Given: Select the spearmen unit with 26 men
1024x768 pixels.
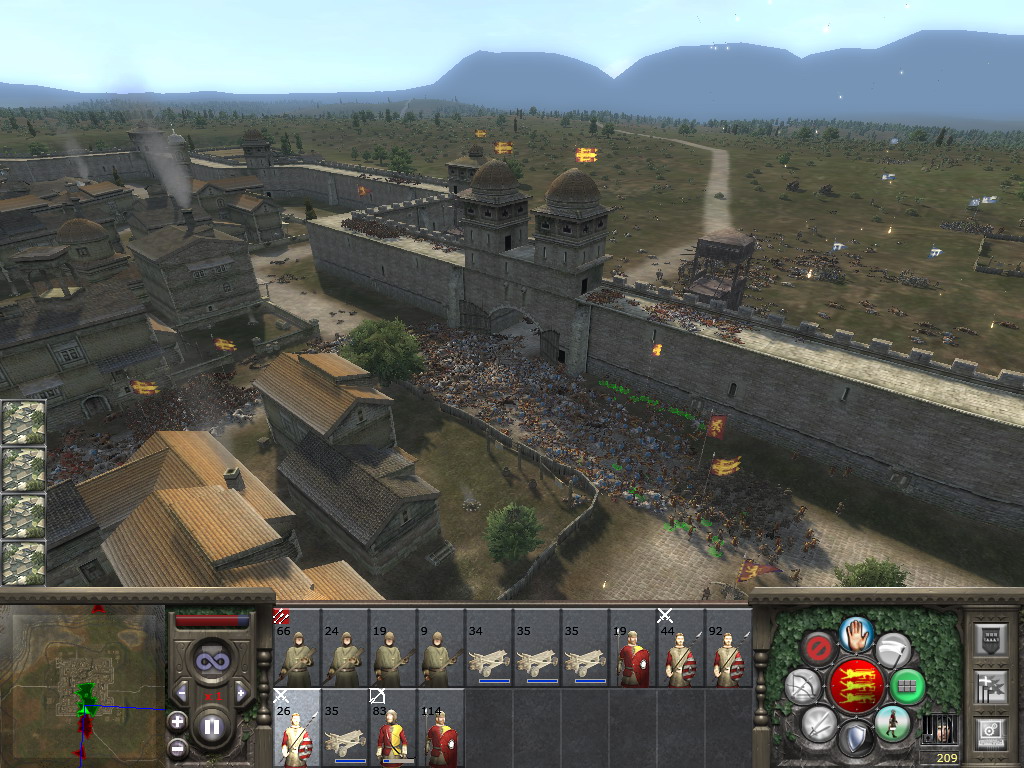Looking at the screenshot, I should coord(296,728).
